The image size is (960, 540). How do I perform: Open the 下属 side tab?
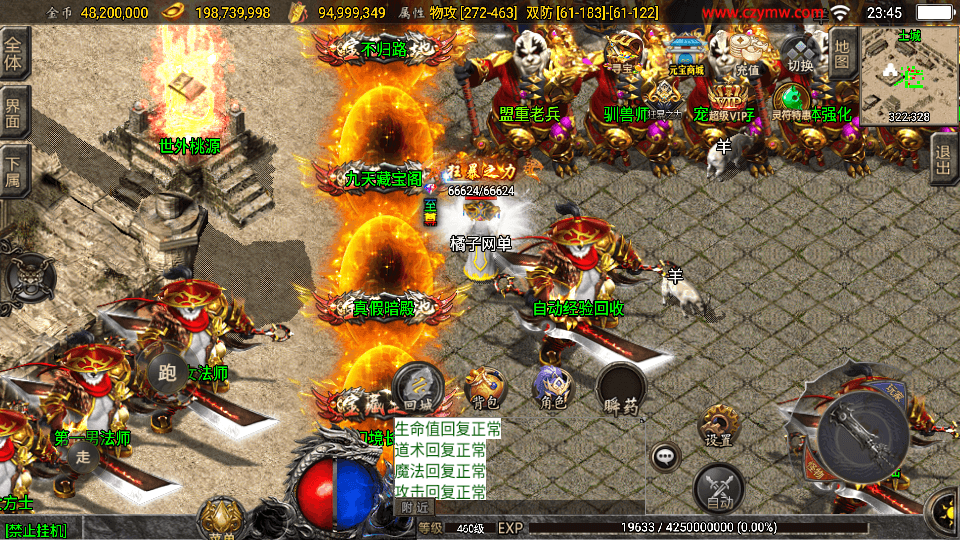pyautogui.click(x=14, y=172)
